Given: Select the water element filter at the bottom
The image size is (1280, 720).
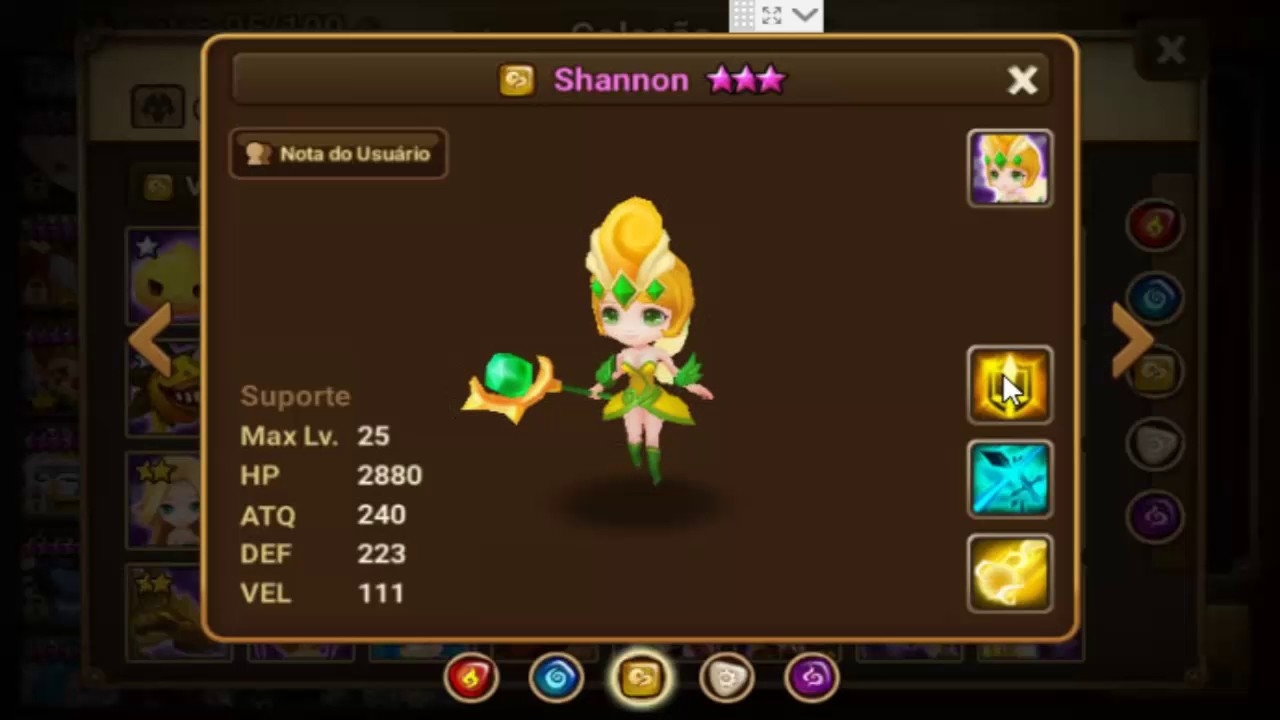Looking at the screenshot, I should tap(556, 677).
